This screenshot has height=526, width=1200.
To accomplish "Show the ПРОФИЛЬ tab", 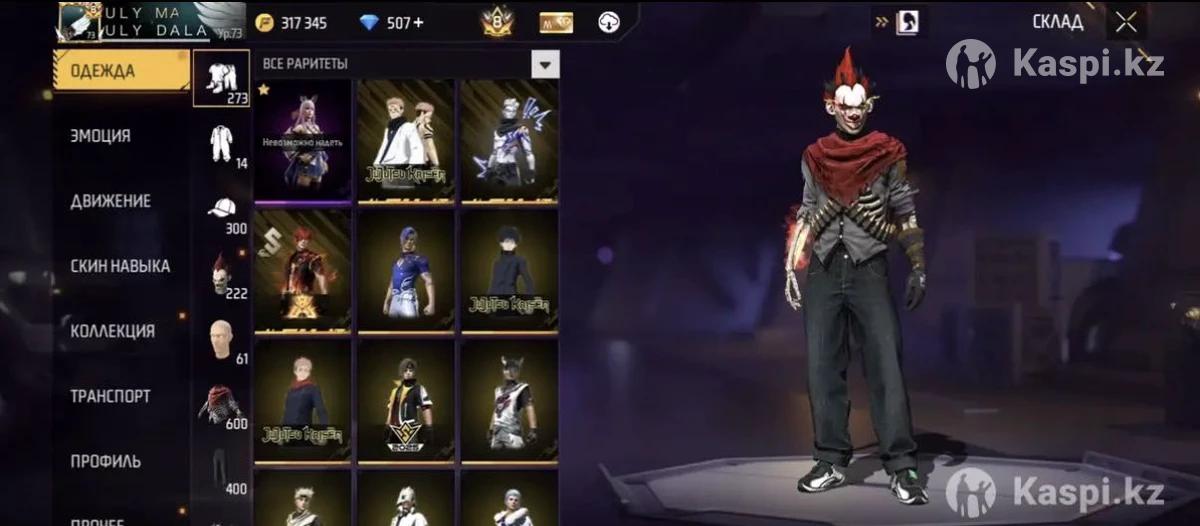I will pyautogui.click(x=105, y=461).
